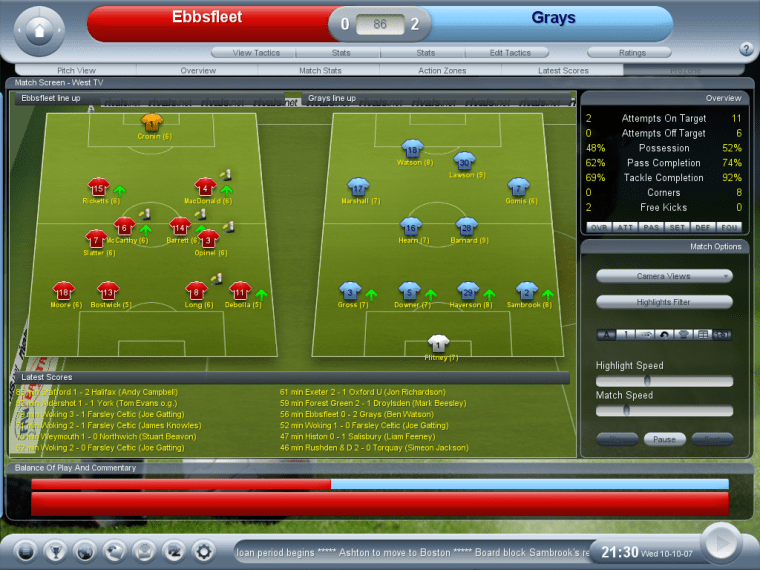Adjust the Match Speed slider
This screenshot has width=760, height=570.
(627, 410)
